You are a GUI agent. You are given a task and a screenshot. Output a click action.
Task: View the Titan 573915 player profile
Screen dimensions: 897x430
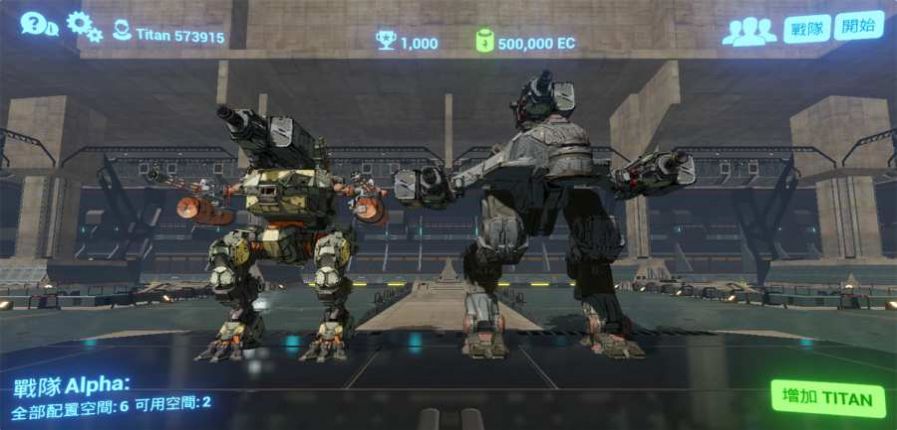[168, 35]
